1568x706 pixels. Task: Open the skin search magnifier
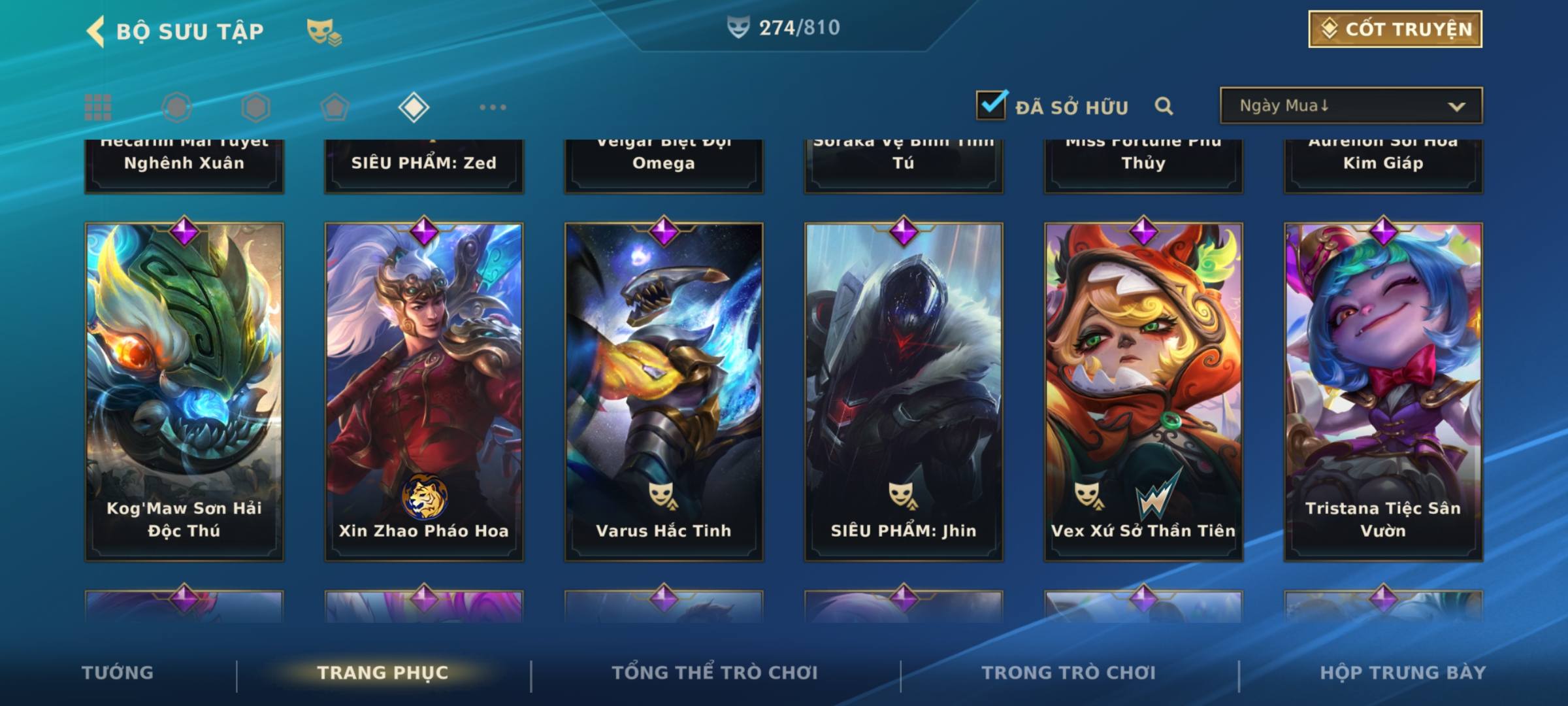pos(1164,106)
